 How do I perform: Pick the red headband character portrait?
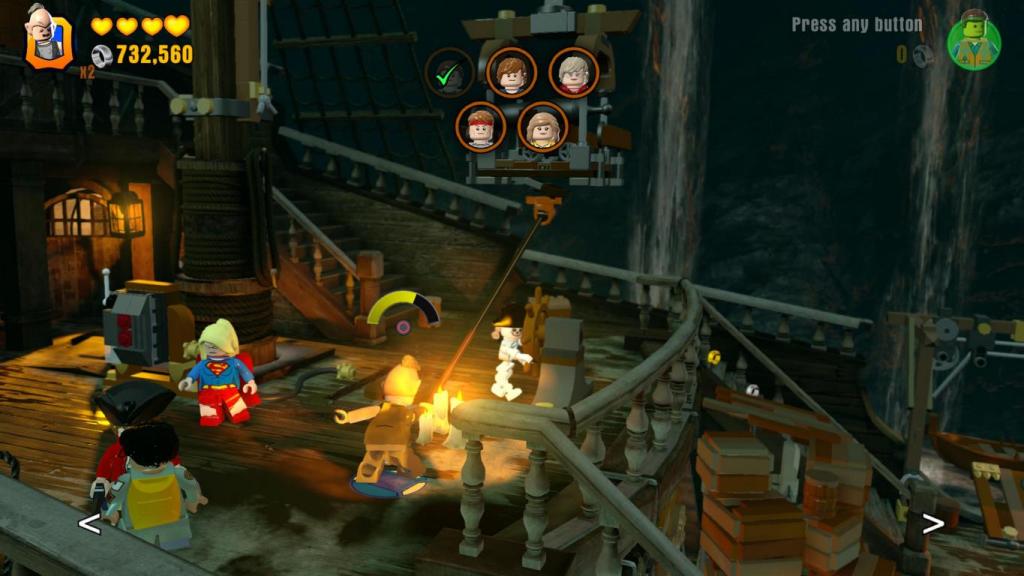(481, 127)
